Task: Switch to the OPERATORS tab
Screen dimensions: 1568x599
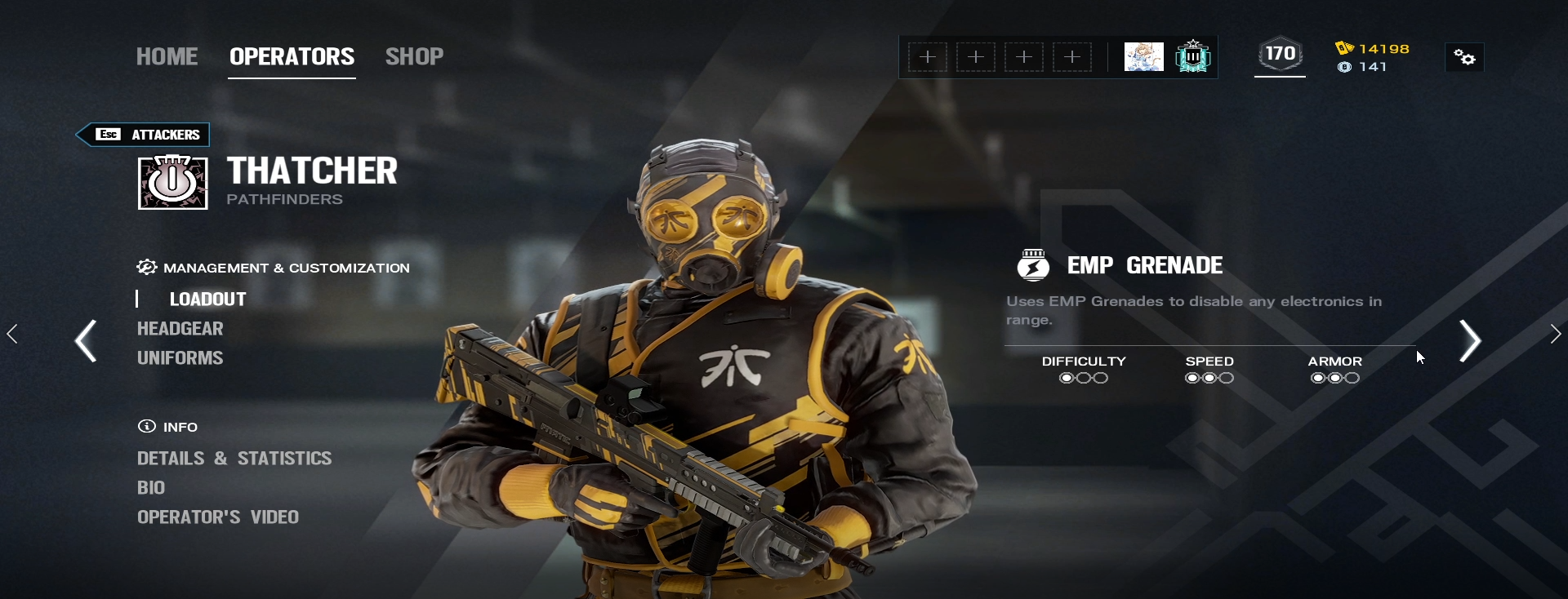Action: tap(292, 55)
